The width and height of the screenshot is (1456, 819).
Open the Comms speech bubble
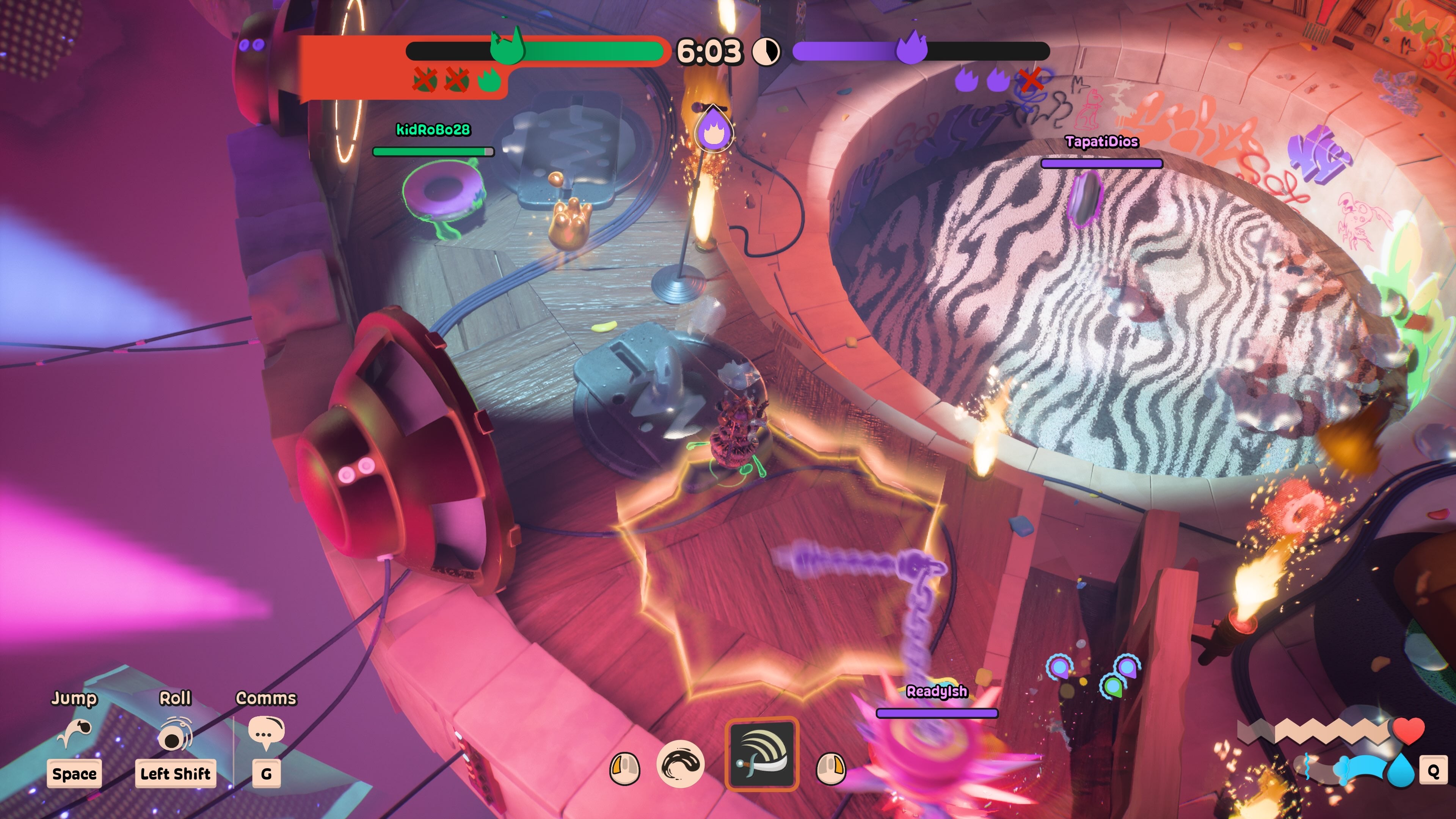tap(266, 733)
